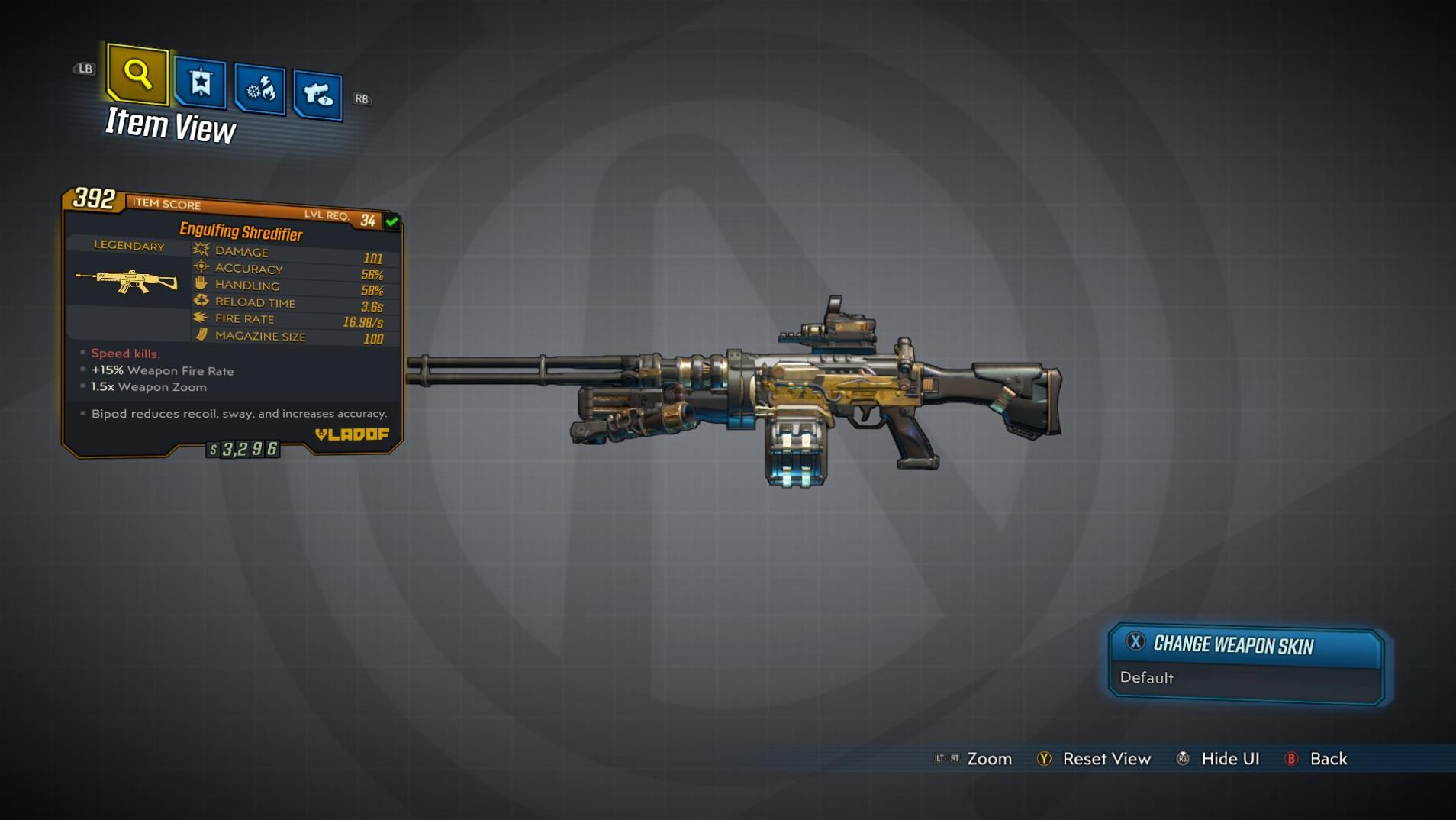
Task: Switch to the gun with eye tab
Action: tap(317, 95)
